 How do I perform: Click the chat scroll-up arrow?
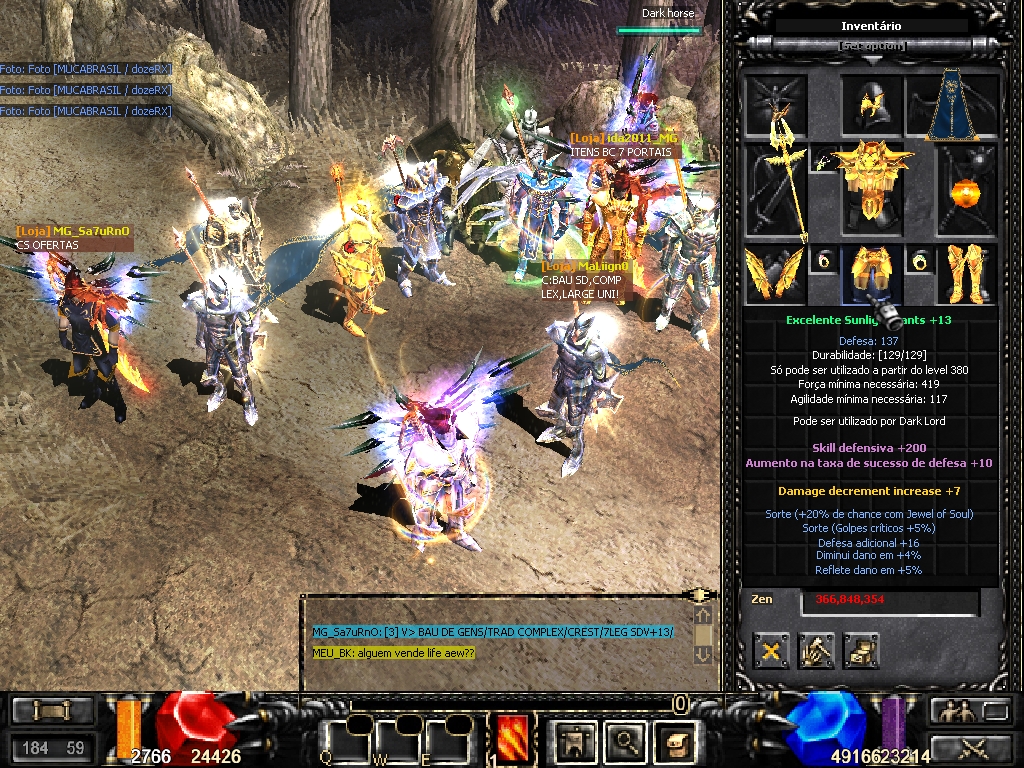tap(703, 616)
